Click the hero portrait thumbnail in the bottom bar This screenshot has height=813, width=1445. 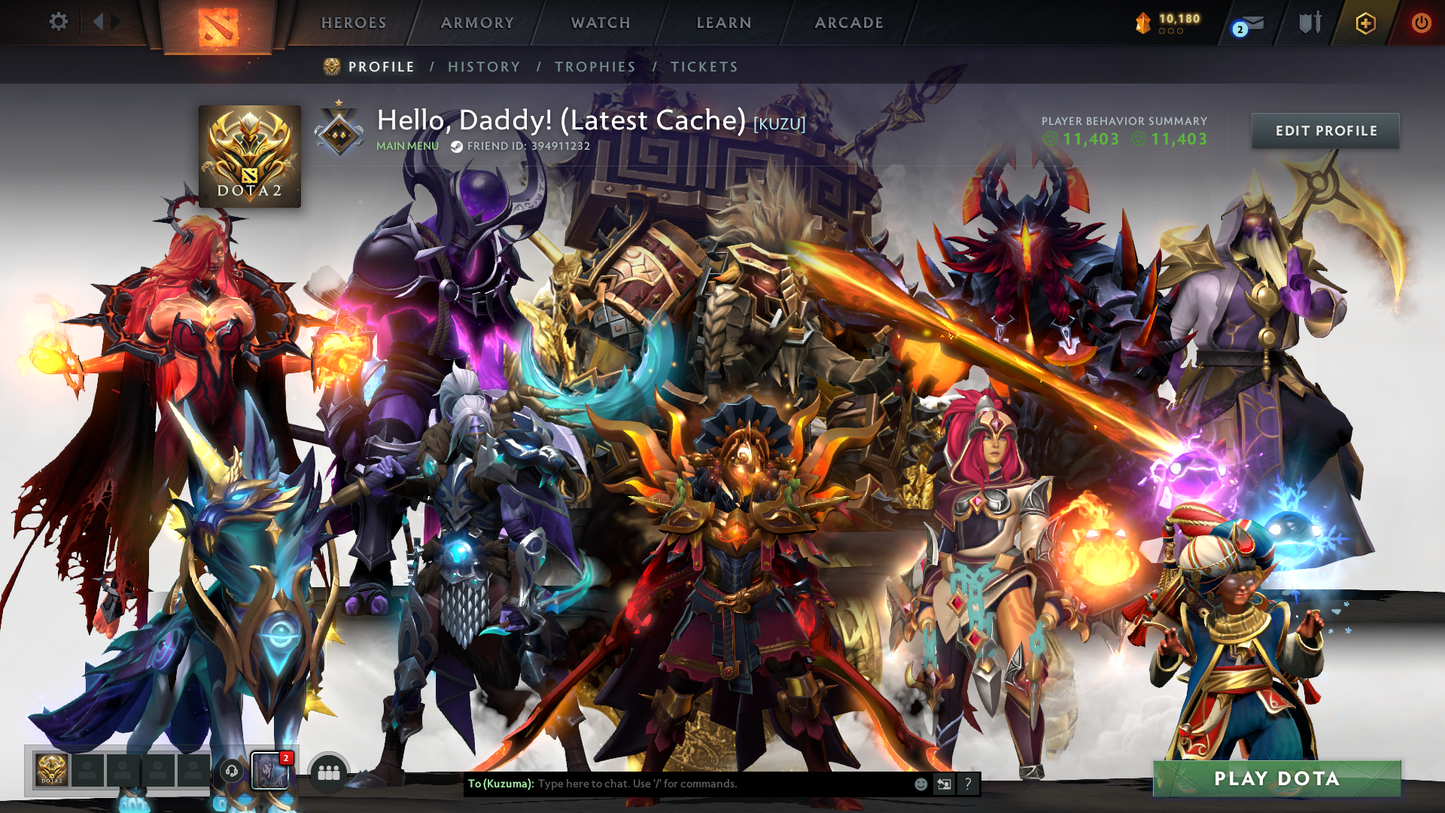tap(270, 771)
